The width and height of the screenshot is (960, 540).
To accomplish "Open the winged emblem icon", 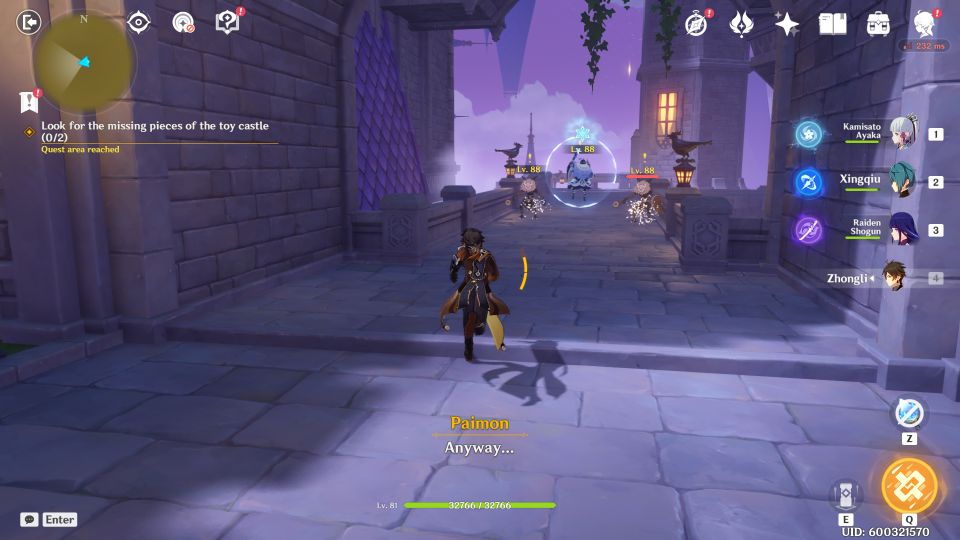I will 741,24.
